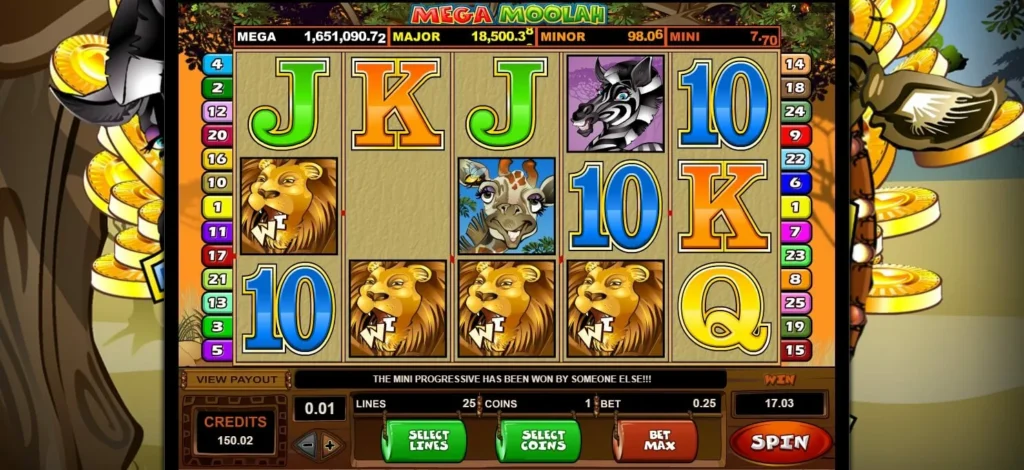Decrease coin size with the minus button
Viewport: 1024px width, 470px height.
308,443
